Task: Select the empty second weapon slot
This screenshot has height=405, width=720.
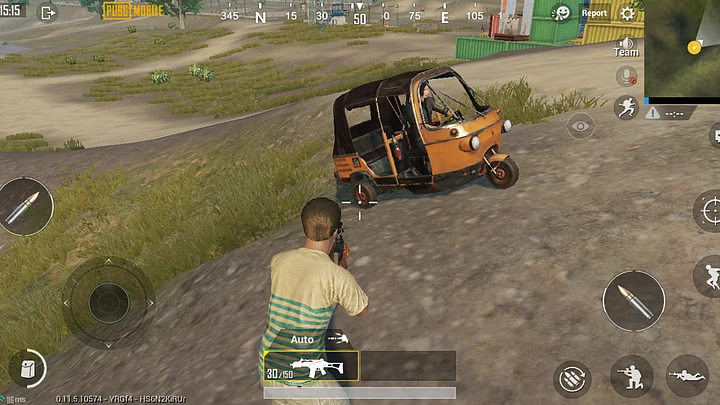Action: click(407, 366)
